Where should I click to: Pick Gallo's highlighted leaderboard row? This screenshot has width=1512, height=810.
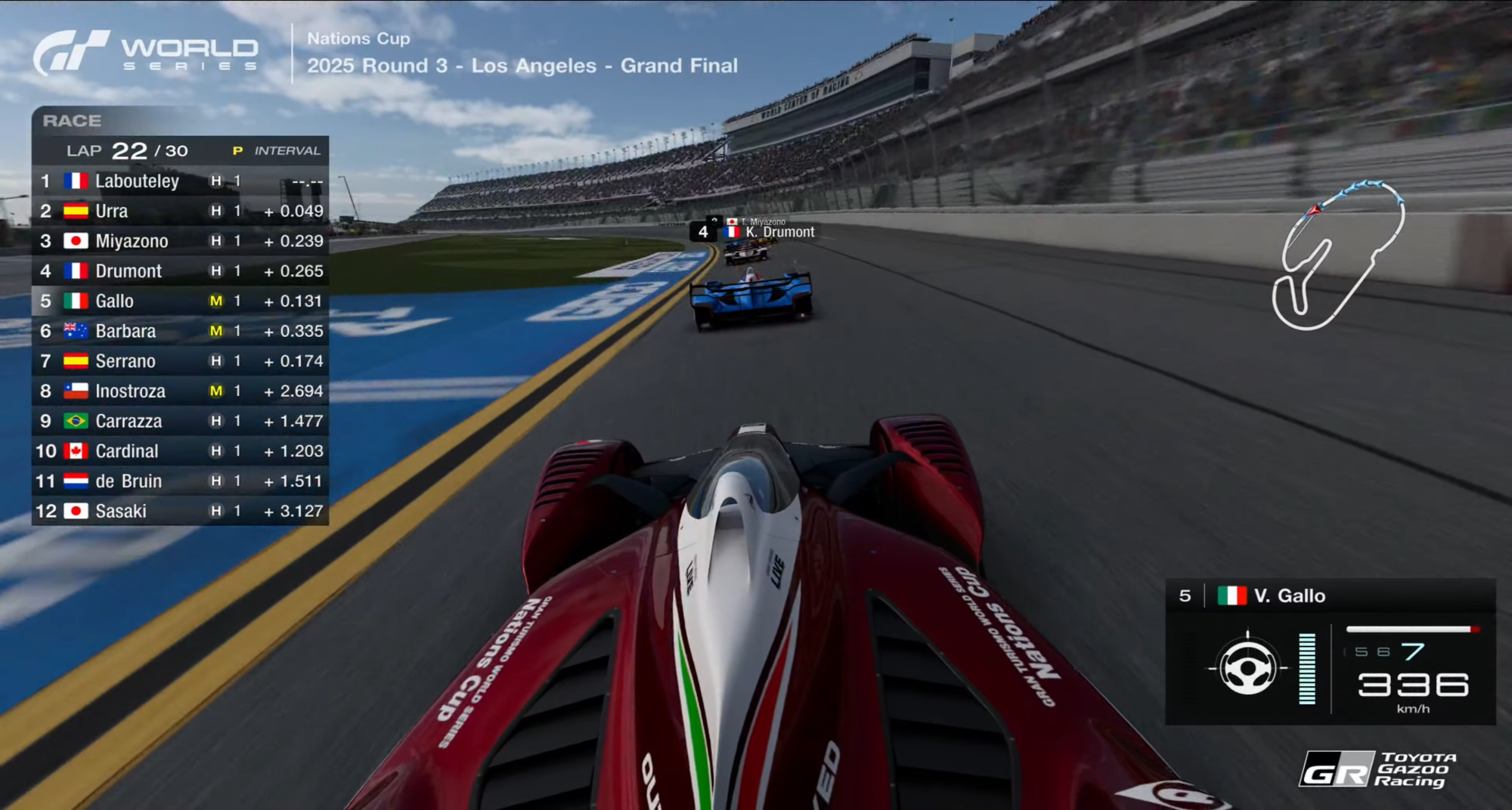[x=180, y=301]
